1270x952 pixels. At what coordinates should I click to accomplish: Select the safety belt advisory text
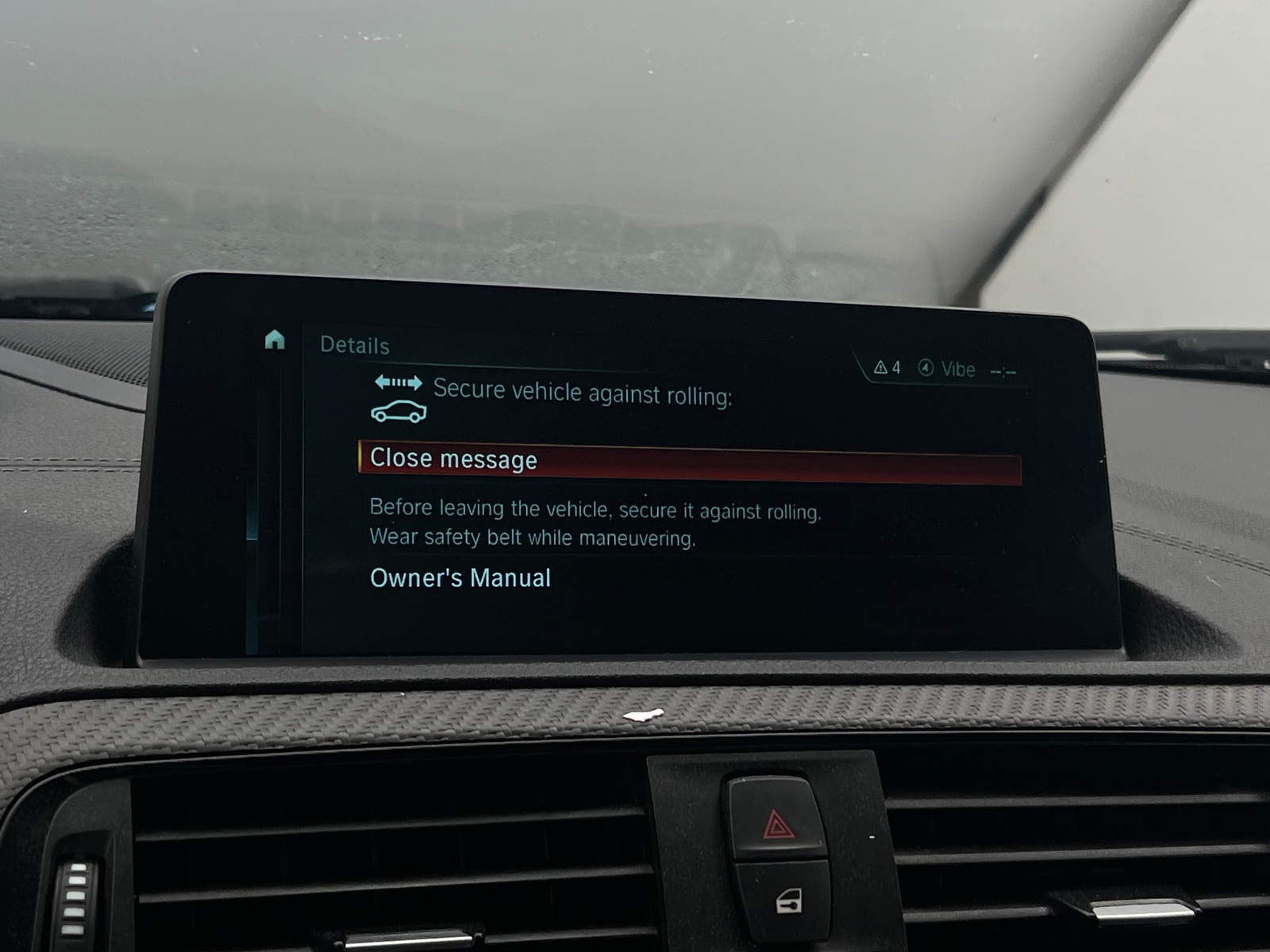click(532, 537)
